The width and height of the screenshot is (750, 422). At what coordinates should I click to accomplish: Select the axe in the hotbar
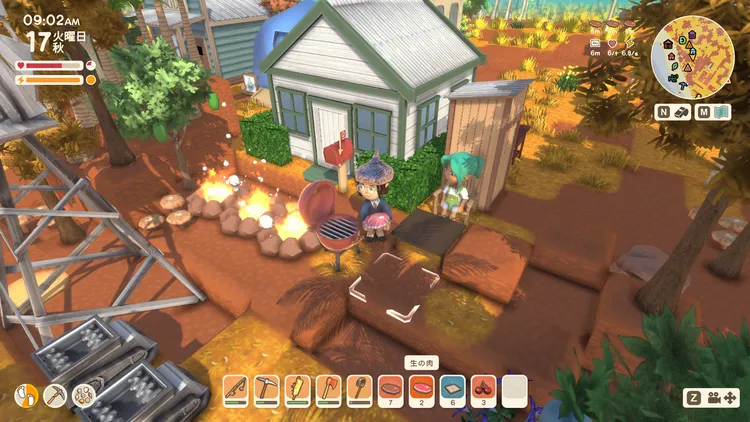328,388
